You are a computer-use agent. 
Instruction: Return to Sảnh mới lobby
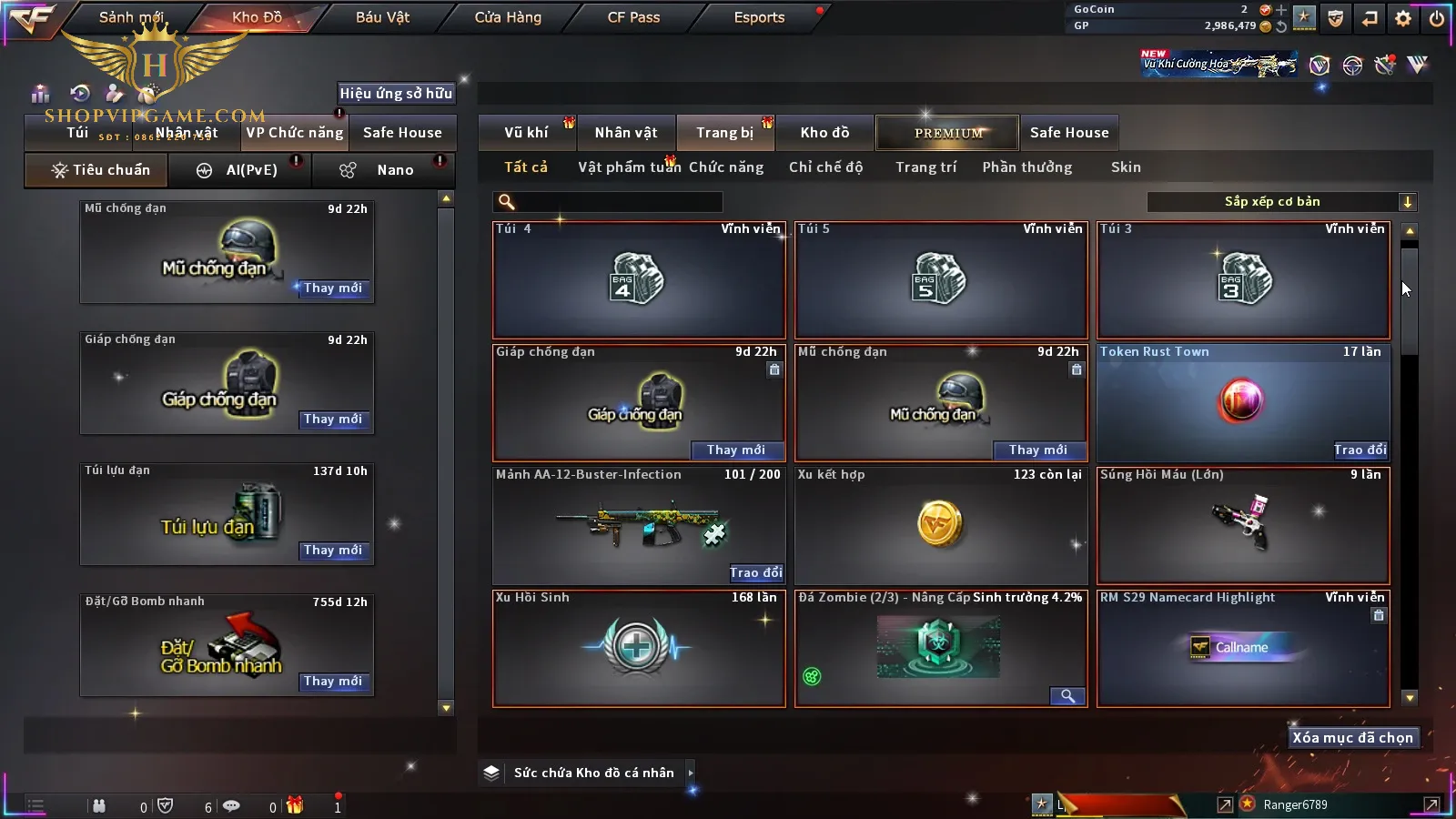[x=131, y=17]
